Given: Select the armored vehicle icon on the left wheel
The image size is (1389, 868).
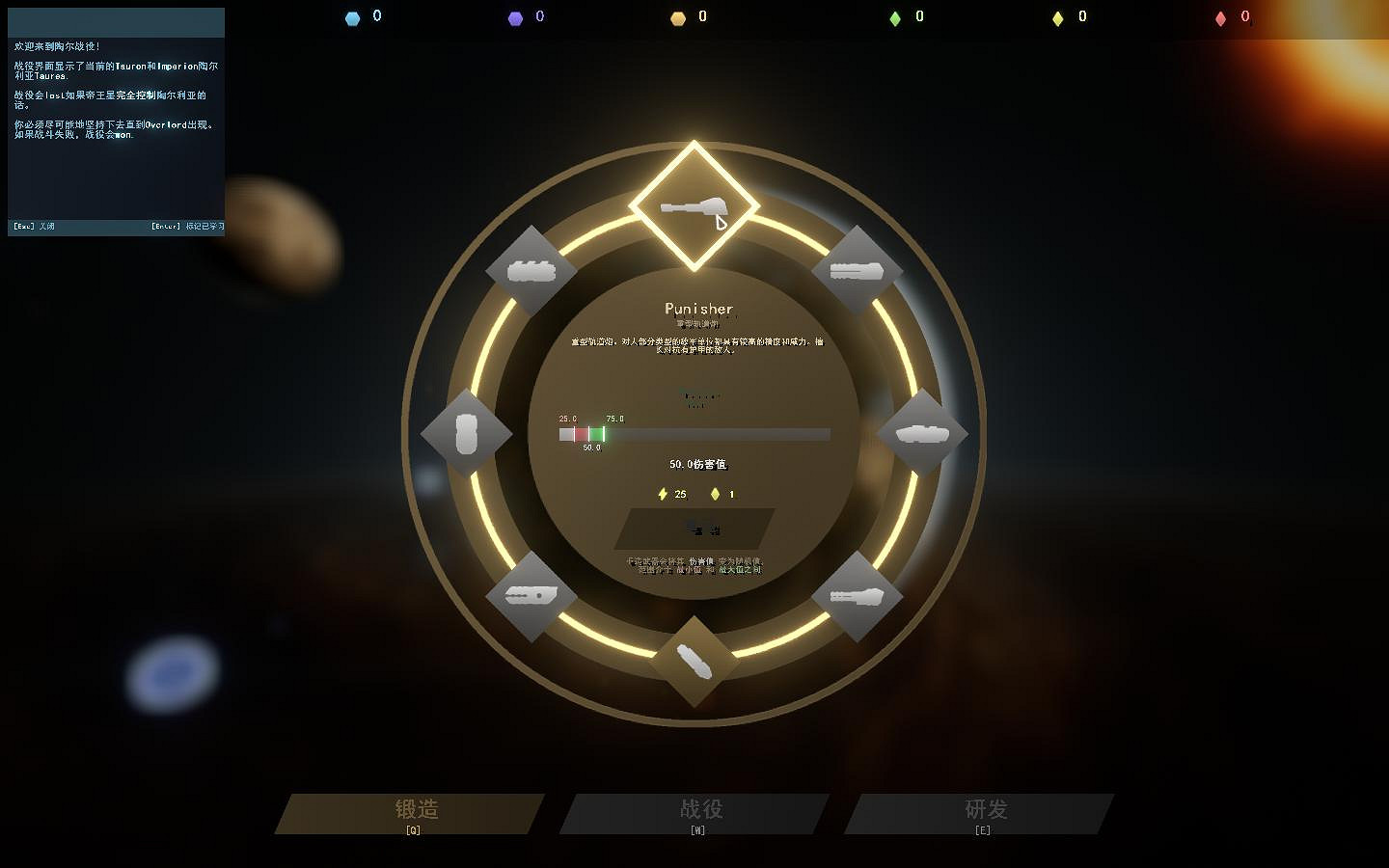Looking at the screenshot, I should point(467,434).
